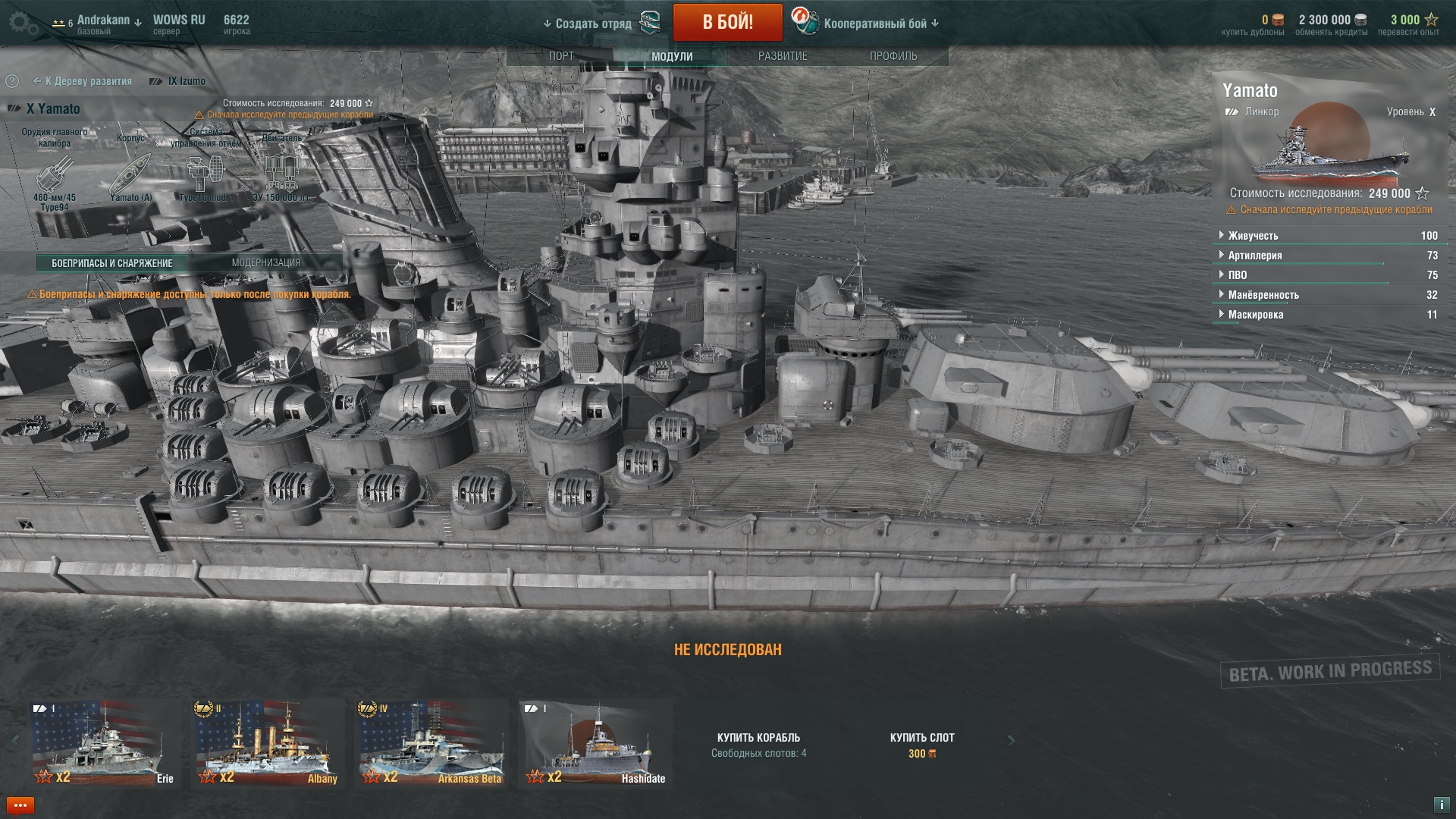This screenshot has width=1456, height=819.
Task: Buy a new slot with КУПИТЬ СЛОТ
Action: click(x=921, y=744)
